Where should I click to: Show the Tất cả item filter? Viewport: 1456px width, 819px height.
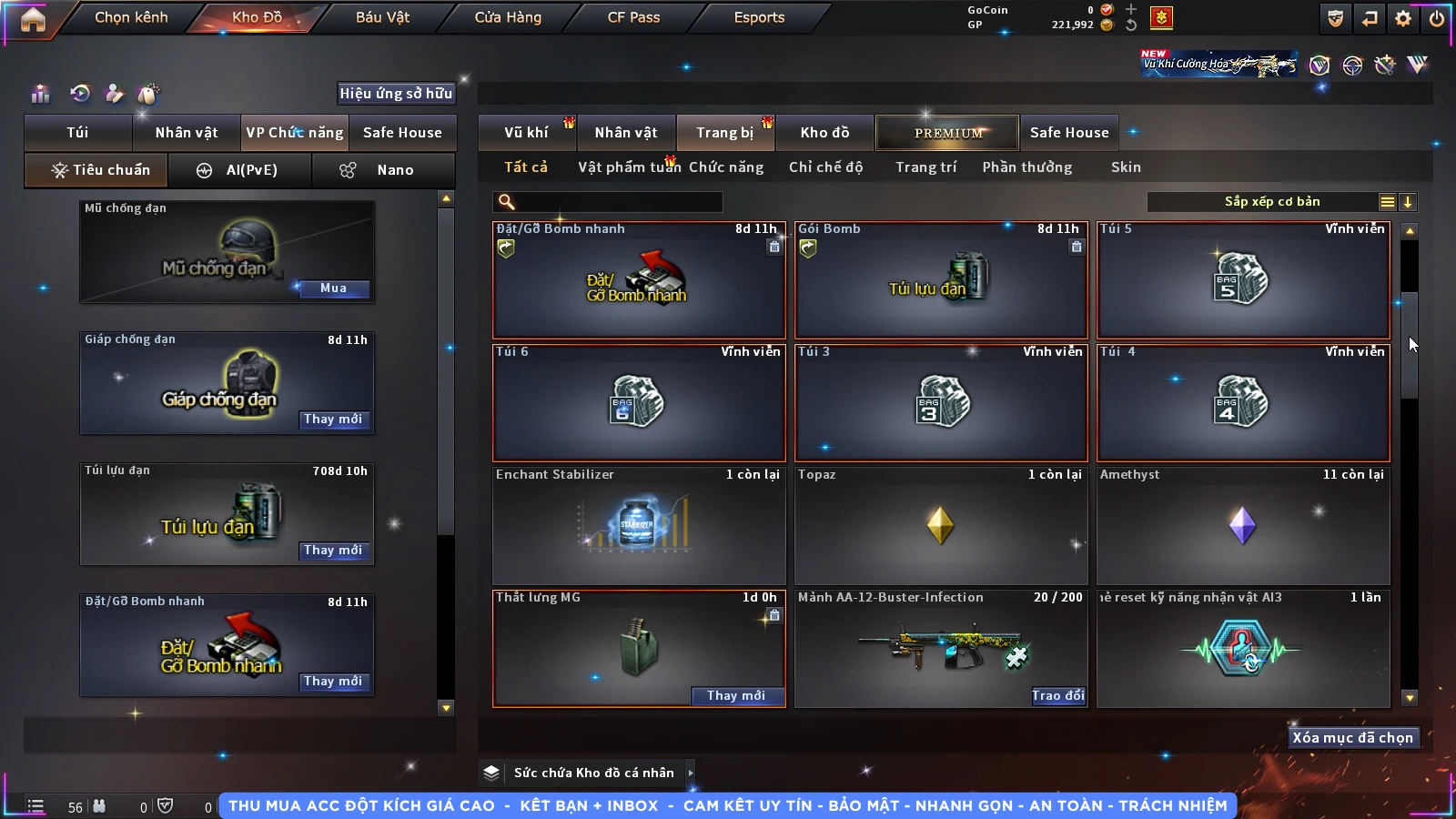(526, 167)
